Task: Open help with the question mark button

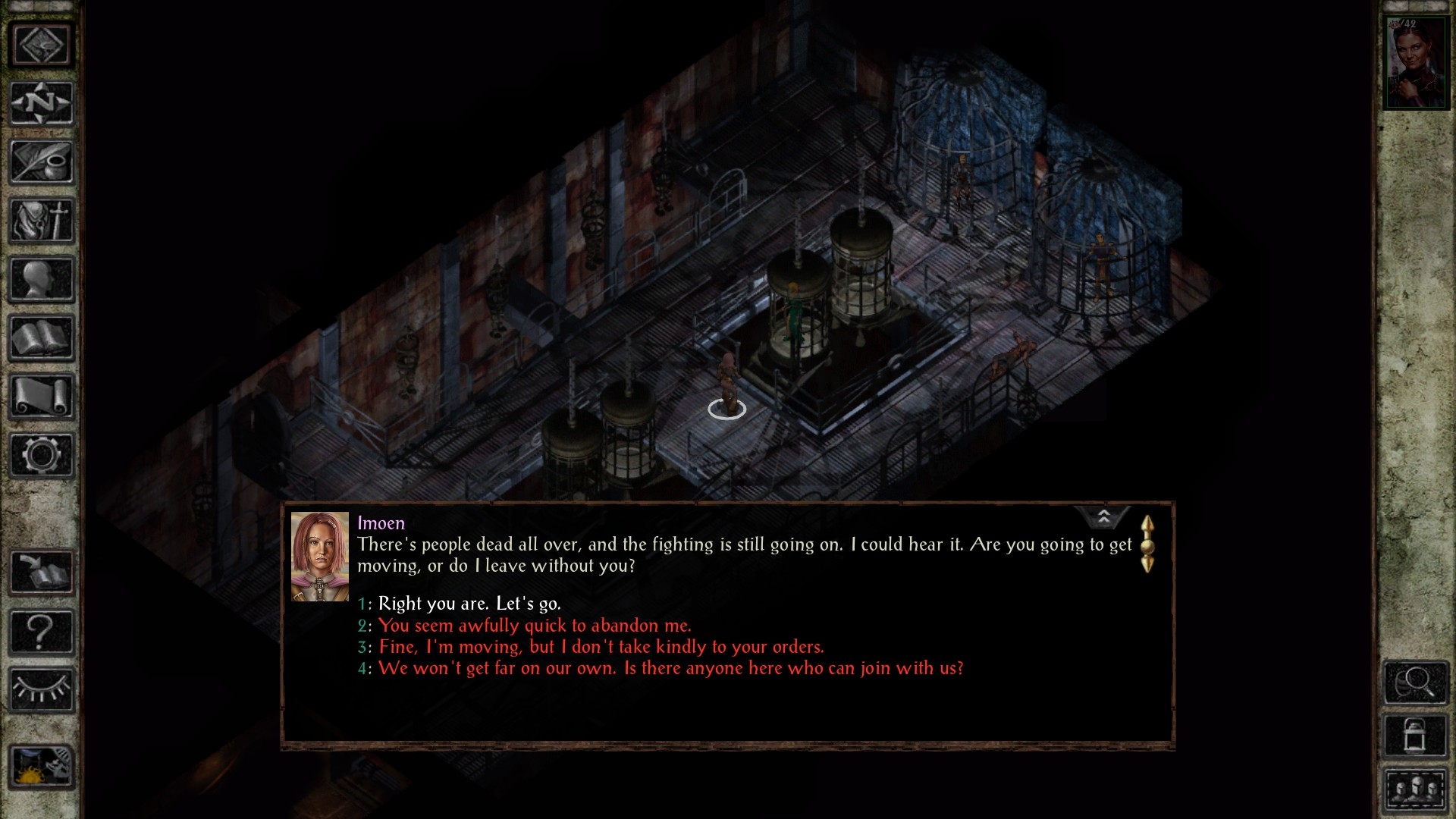Action: click(x=42, y=631)
